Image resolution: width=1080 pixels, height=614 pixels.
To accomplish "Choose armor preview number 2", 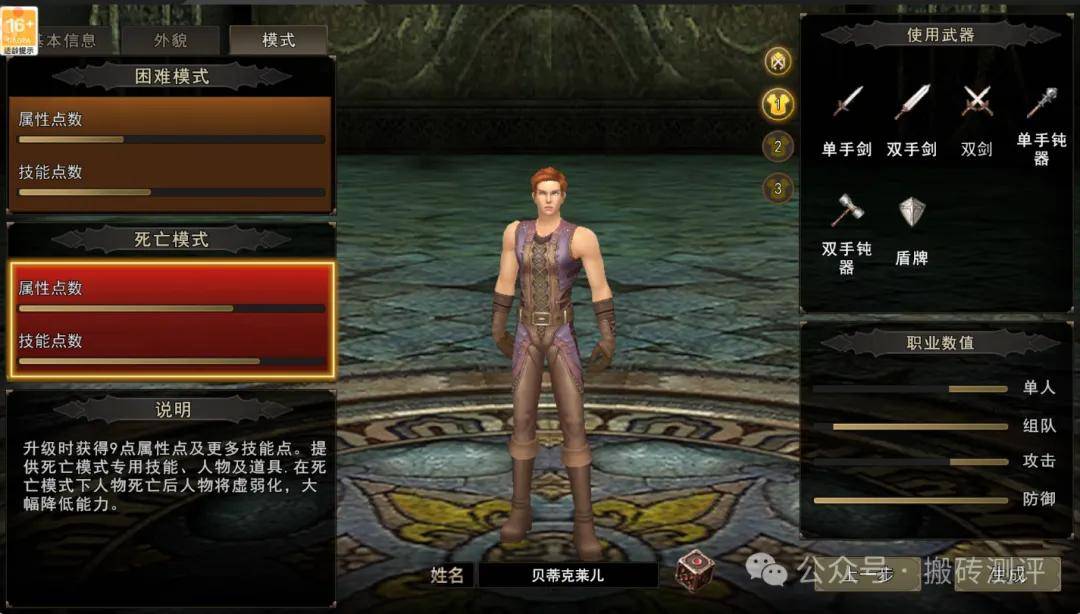I will (778, 147).
